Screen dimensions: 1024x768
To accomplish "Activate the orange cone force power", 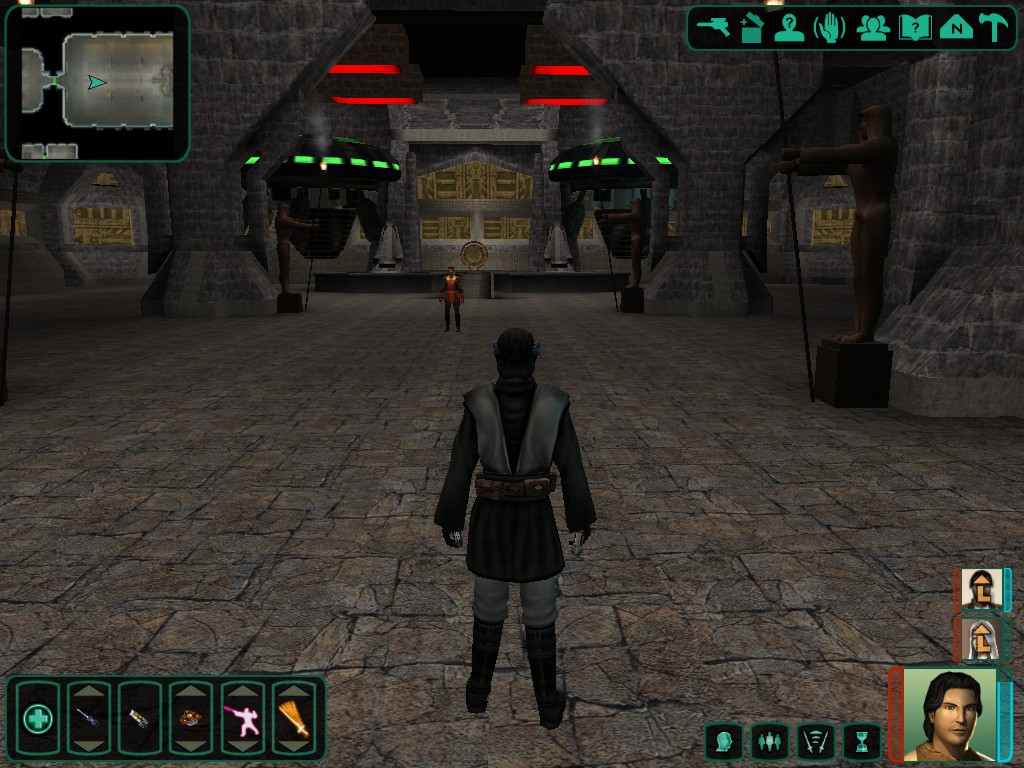I will (x=293, y=718).
